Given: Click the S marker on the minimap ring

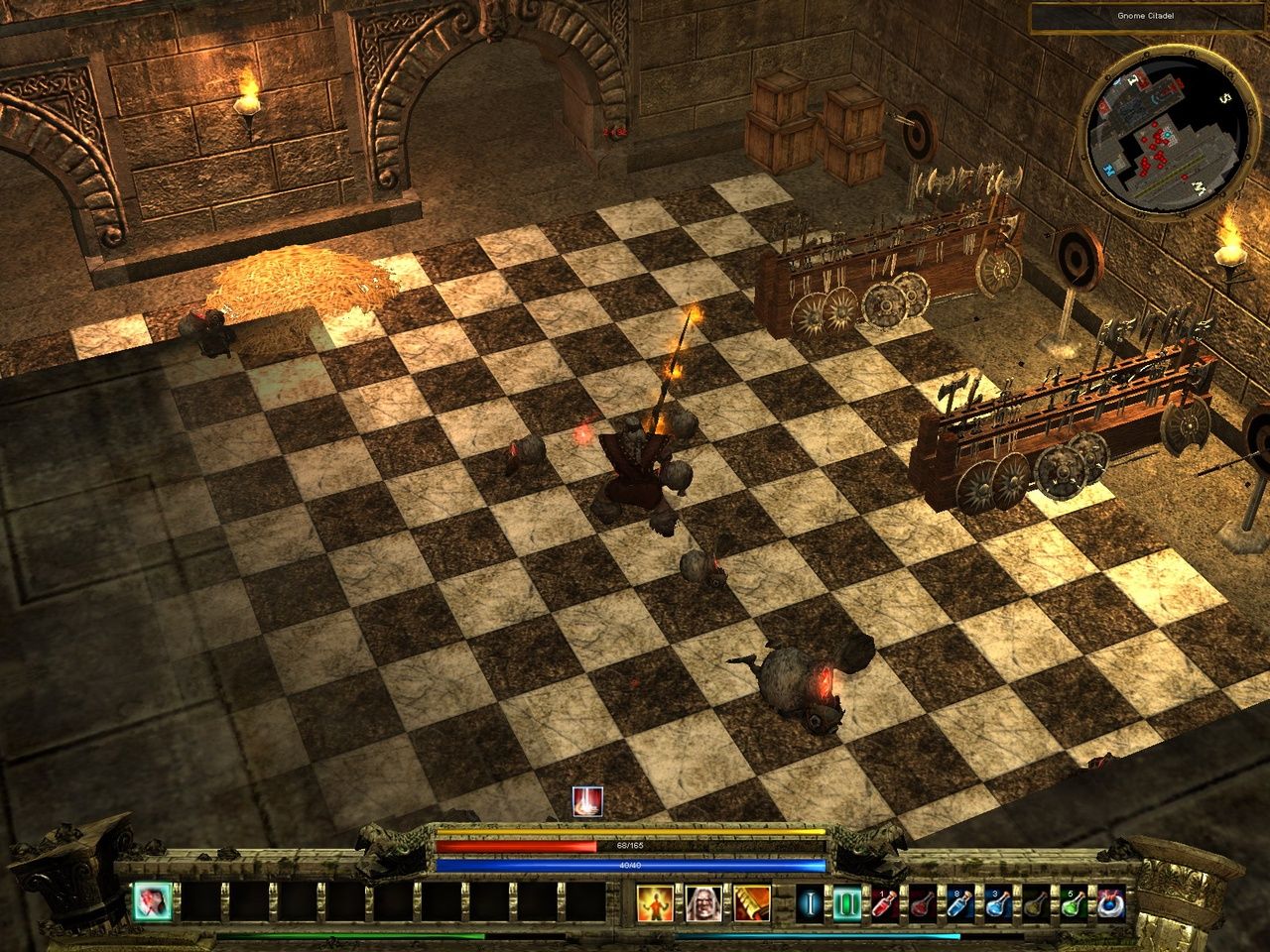Looking at the screenshot, I should click(x=1225, y=98).
